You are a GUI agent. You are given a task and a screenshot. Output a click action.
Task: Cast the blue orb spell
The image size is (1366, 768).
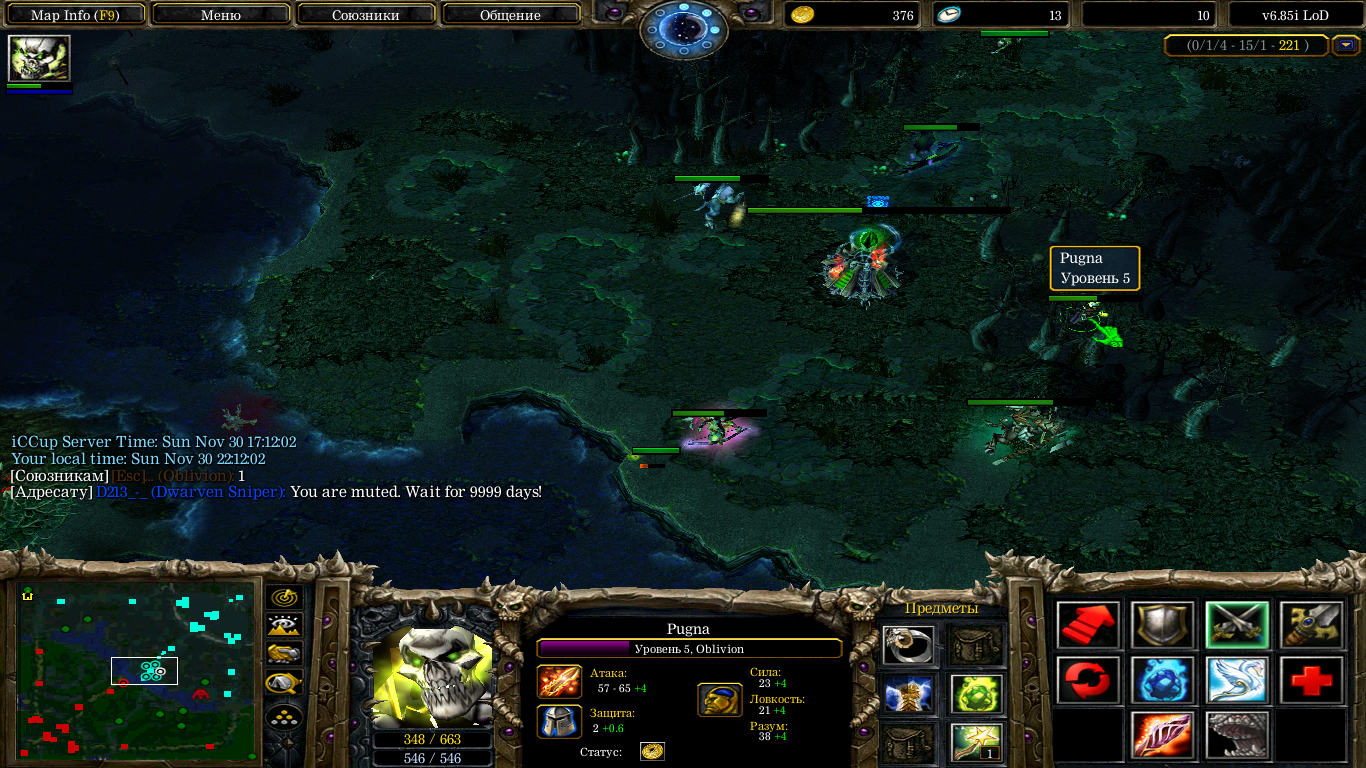tap(1162, 680)
